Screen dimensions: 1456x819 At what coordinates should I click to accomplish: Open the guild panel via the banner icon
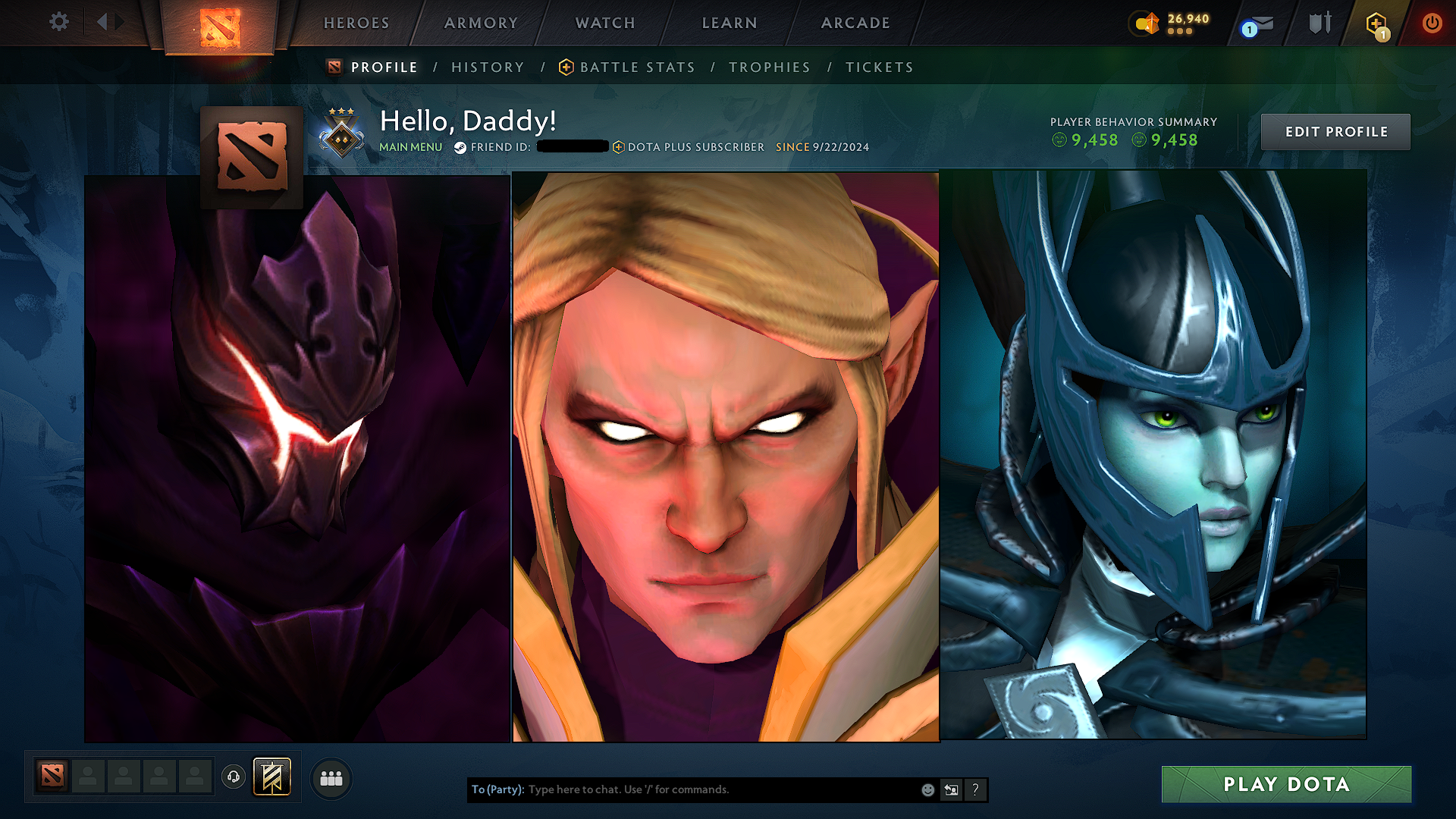271,777
